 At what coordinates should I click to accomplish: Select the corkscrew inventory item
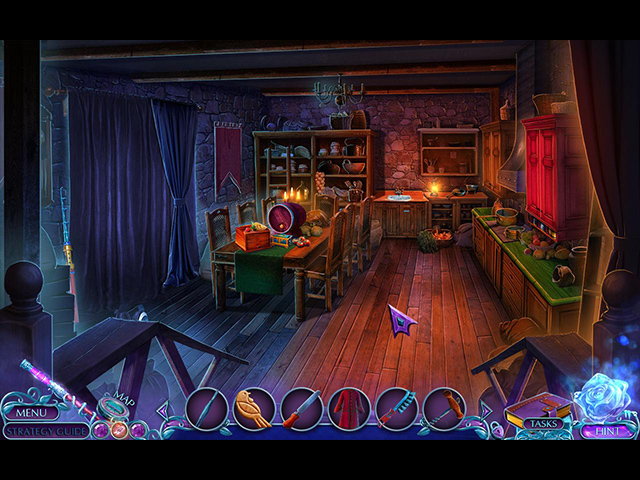coord(444,409)
